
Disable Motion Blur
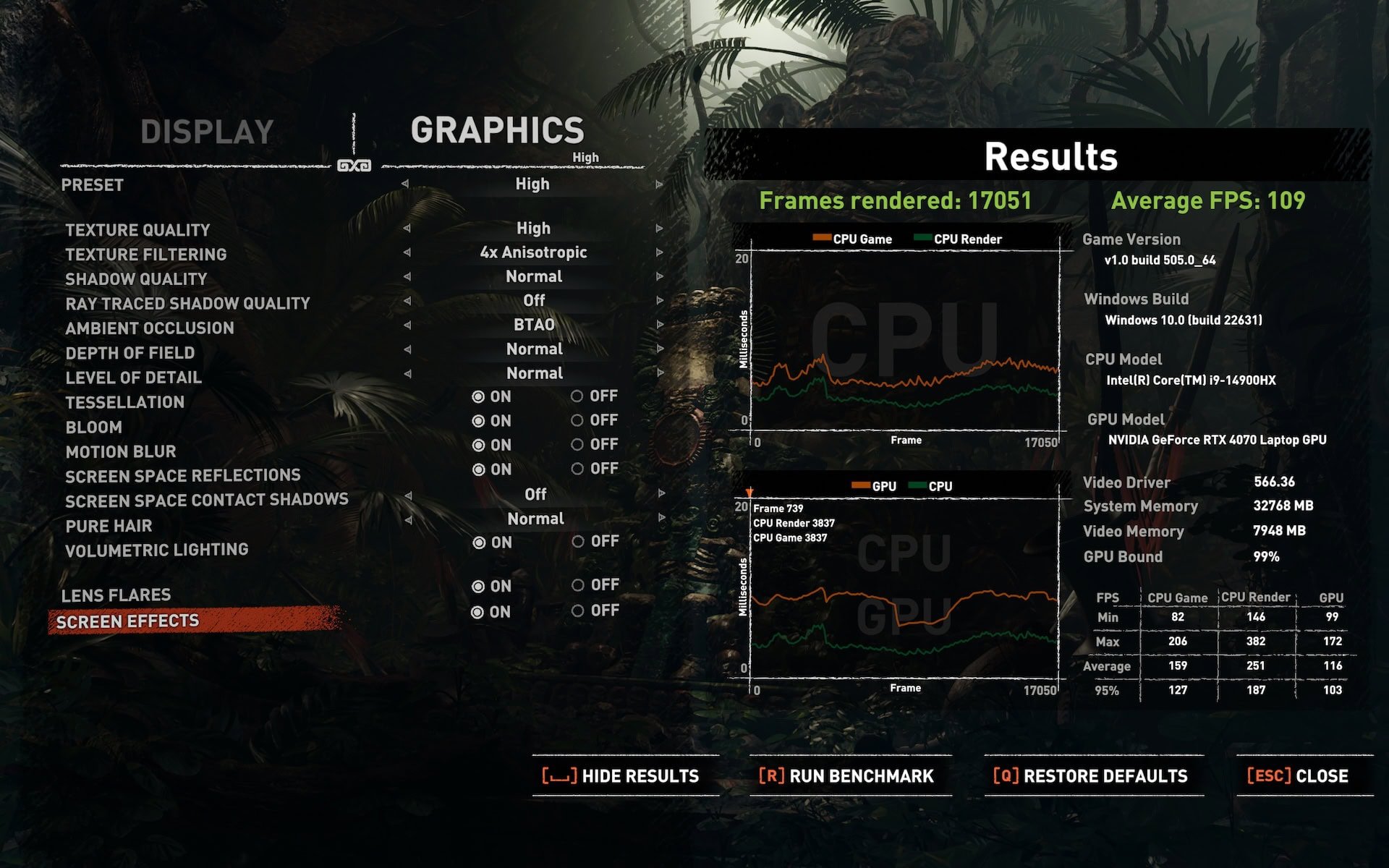tap(579, 445)
